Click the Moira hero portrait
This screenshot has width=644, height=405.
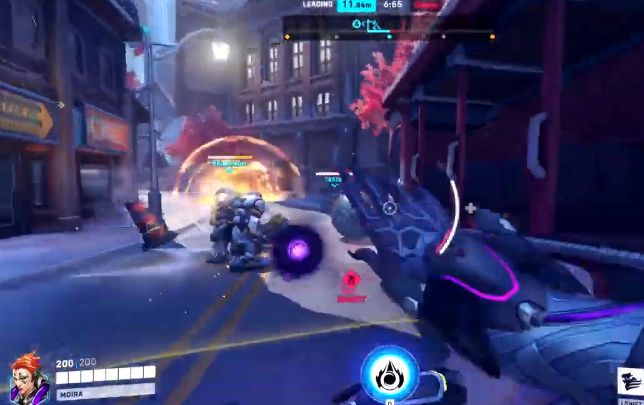tap(27, 377)
